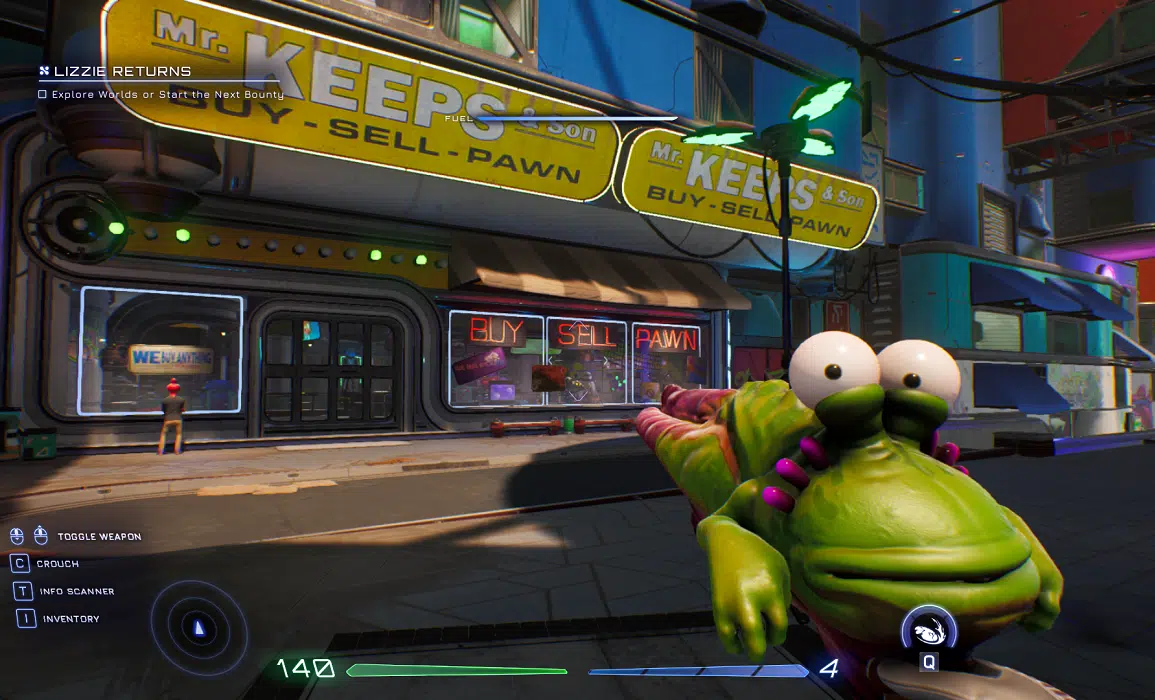This screenshot has height=700, width=1155.
Task: Select the Lizzie Returns quest tracker title
Action: click(x=121, y=72)
